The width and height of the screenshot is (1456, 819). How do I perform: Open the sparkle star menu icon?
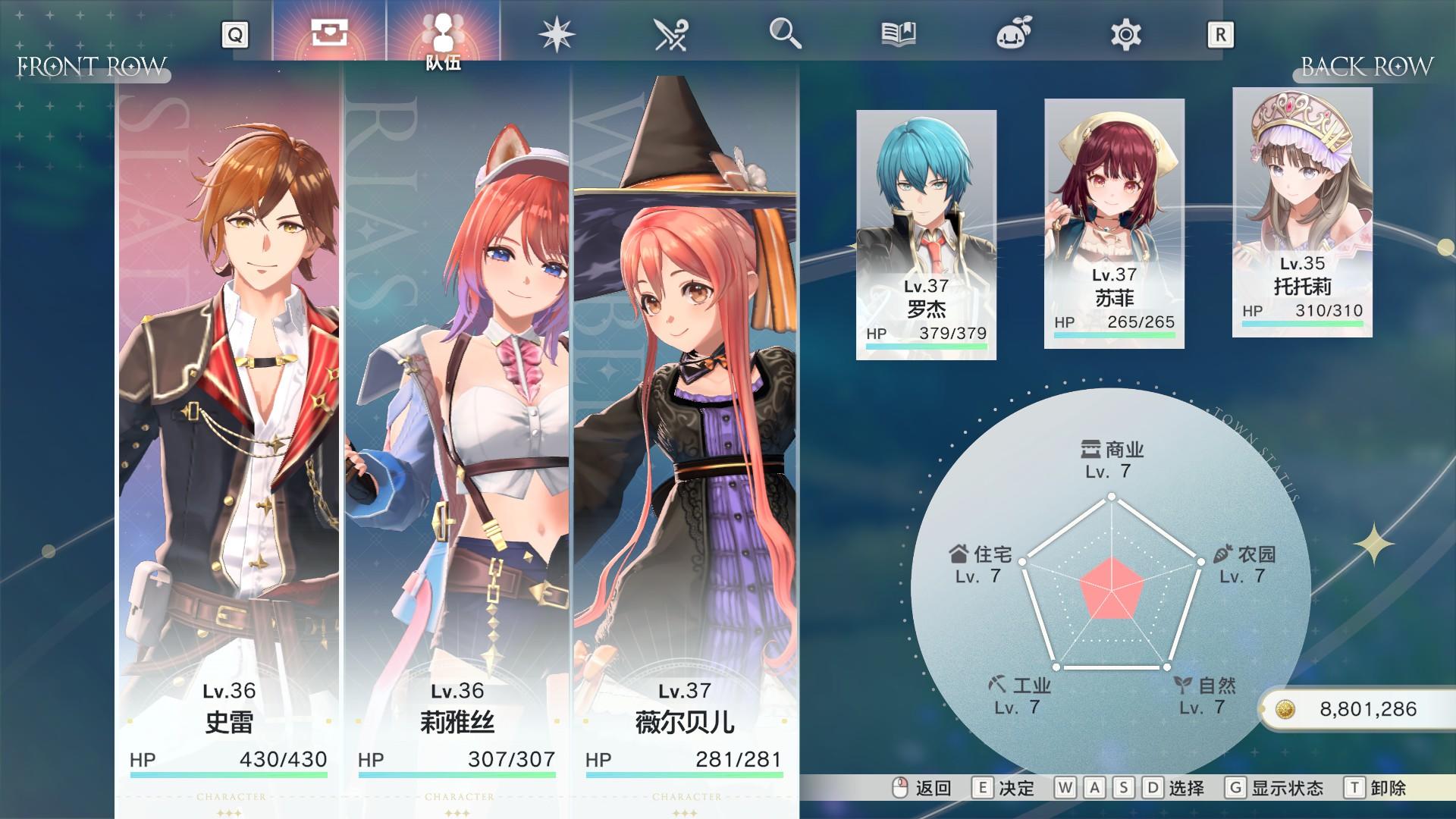(x=557, y=33)
